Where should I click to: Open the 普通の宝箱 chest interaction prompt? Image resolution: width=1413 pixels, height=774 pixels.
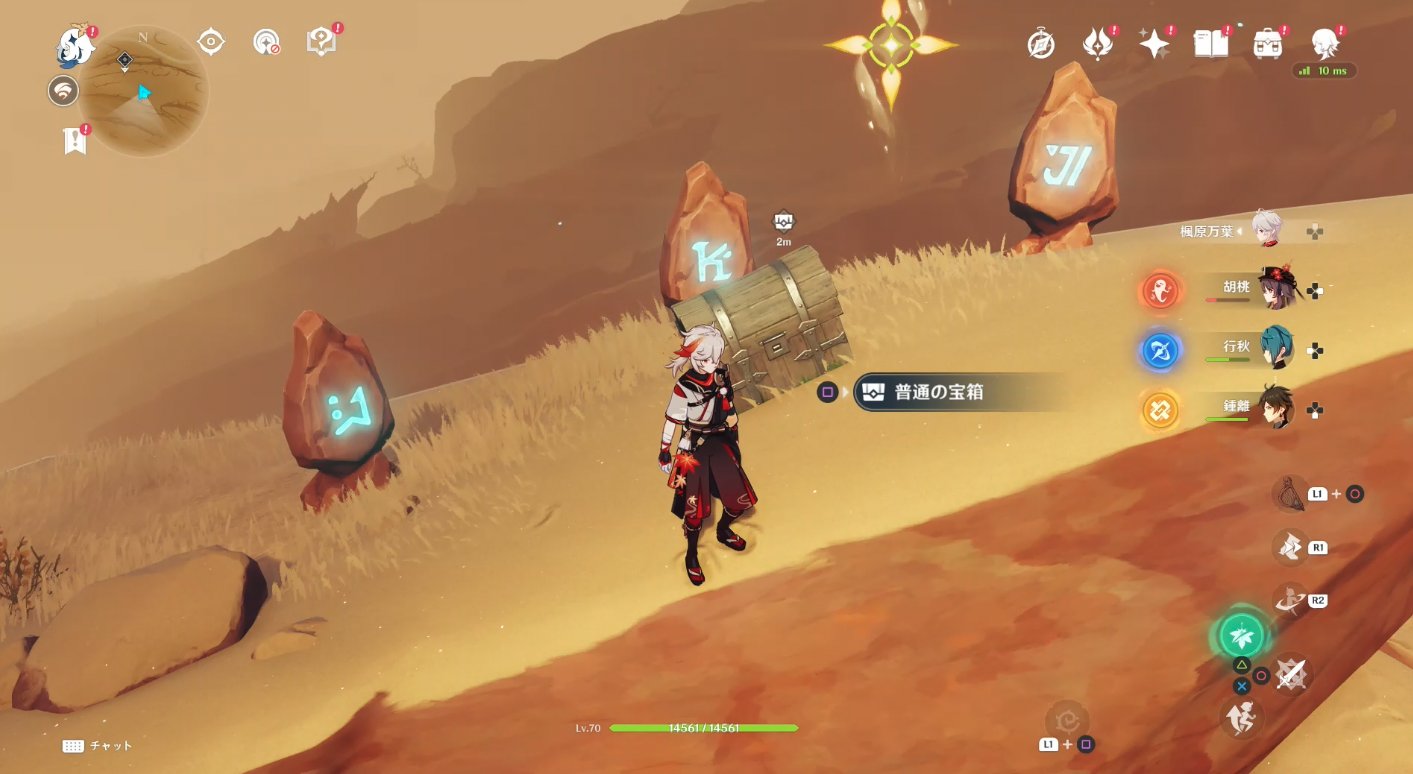click(940, 392)
